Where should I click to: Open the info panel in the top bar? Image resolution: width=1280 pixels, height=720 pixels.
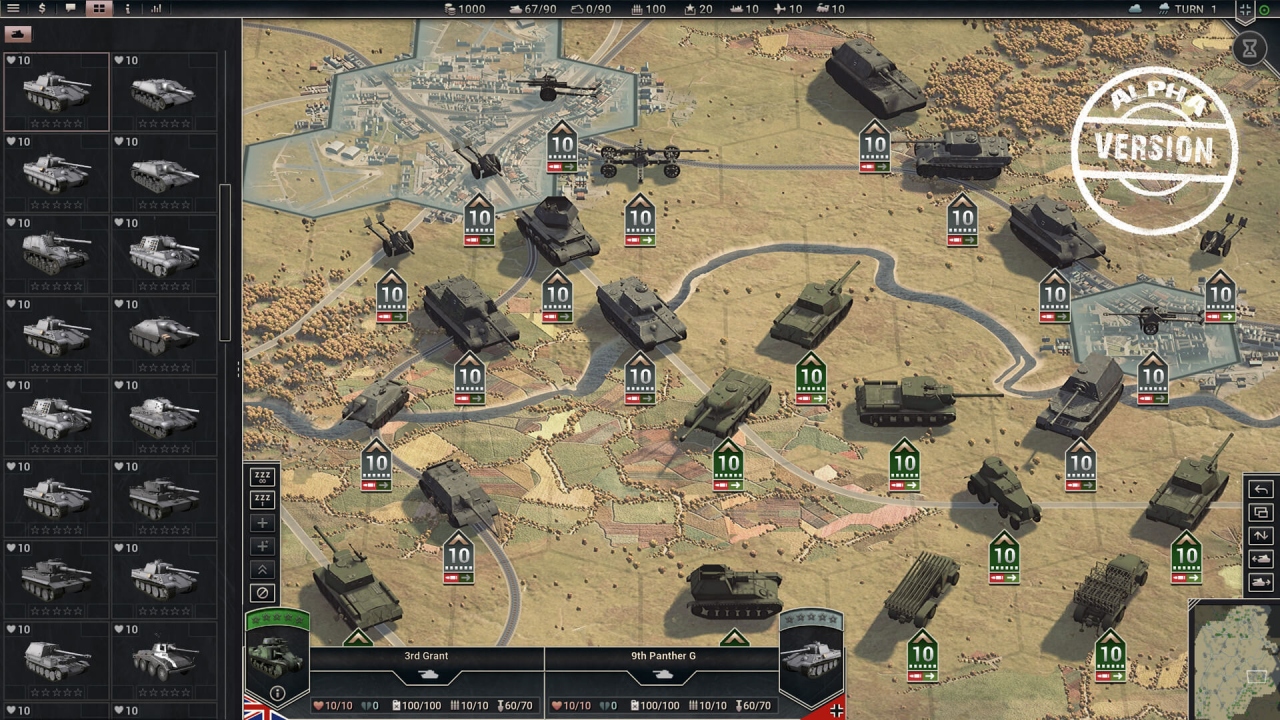point(127,8)
